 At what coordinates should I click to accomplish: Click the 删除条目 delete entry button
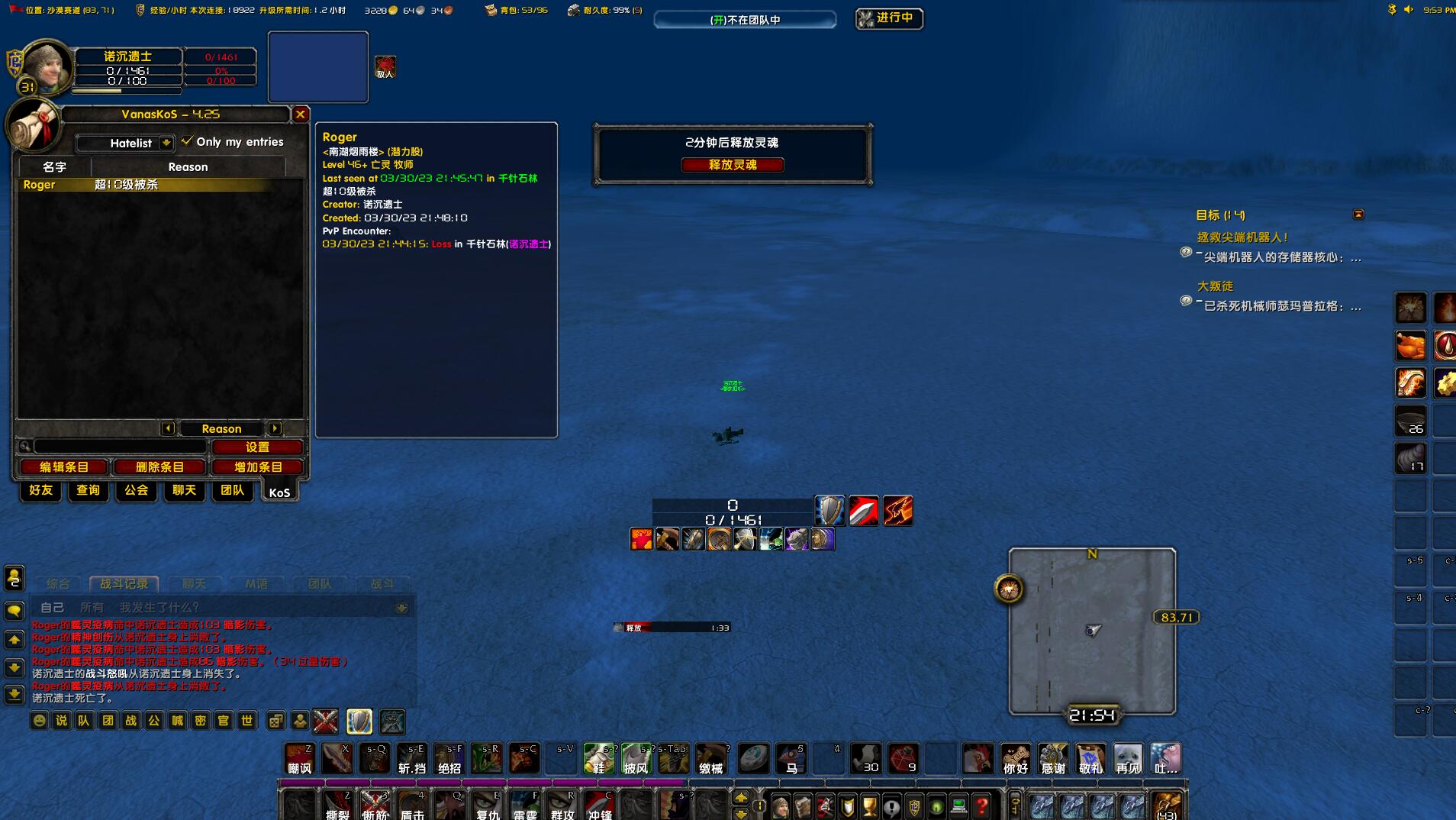159,467
